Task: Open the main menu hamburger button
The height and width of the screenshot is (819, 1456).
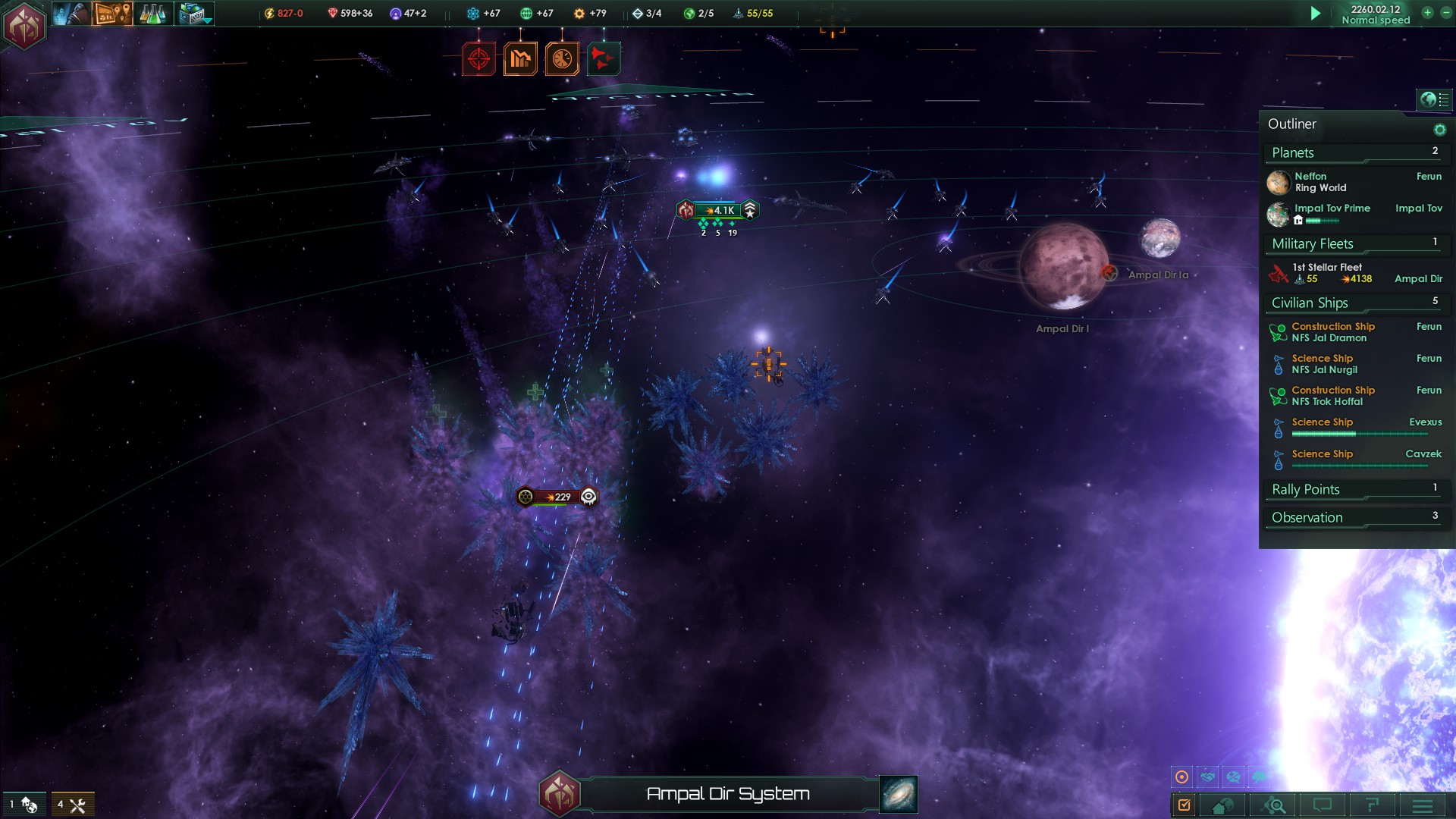Action: click(1423, 805)
